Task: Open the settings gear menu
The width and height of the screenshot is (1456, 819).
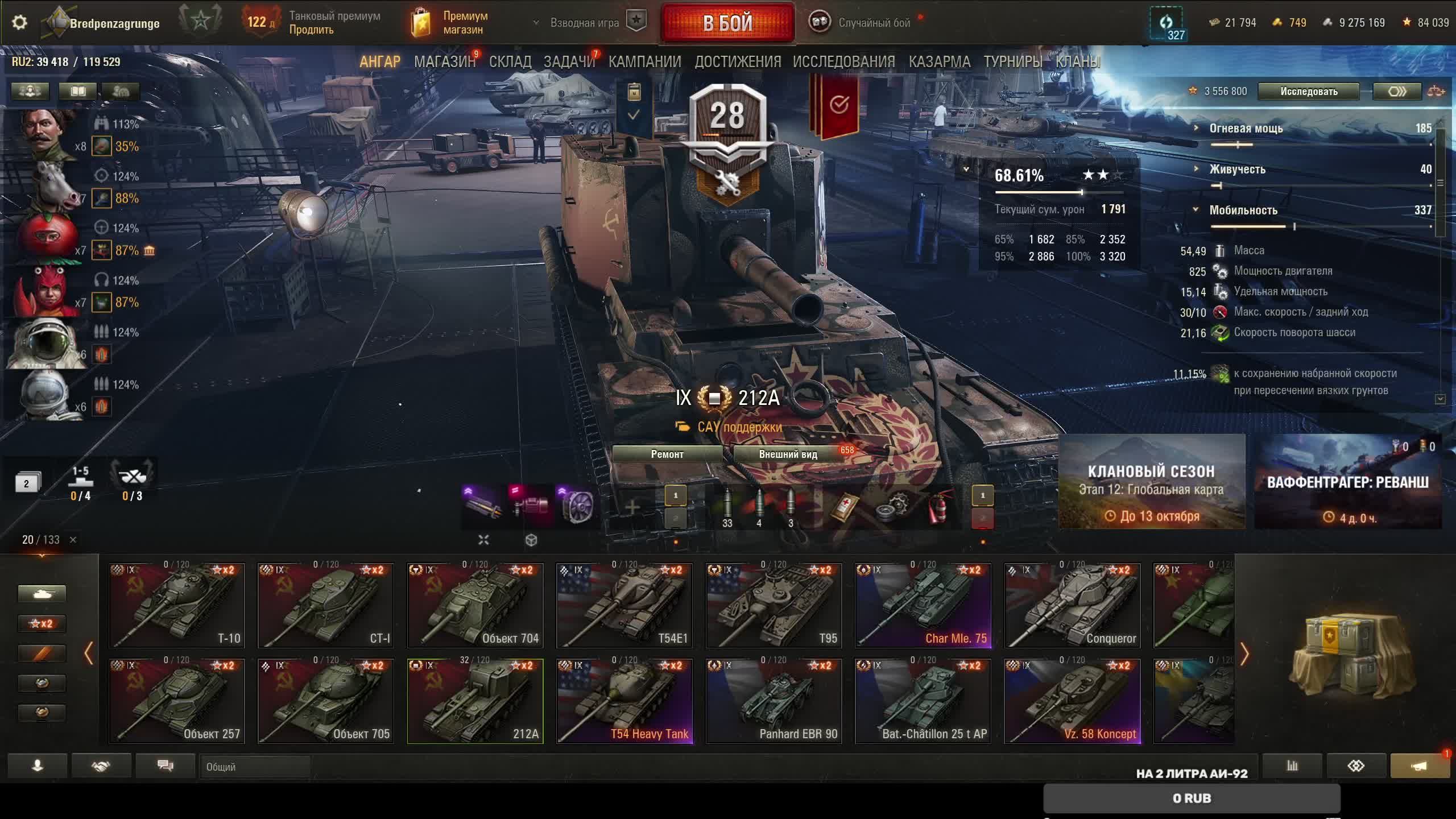Action: pos(19,23)
